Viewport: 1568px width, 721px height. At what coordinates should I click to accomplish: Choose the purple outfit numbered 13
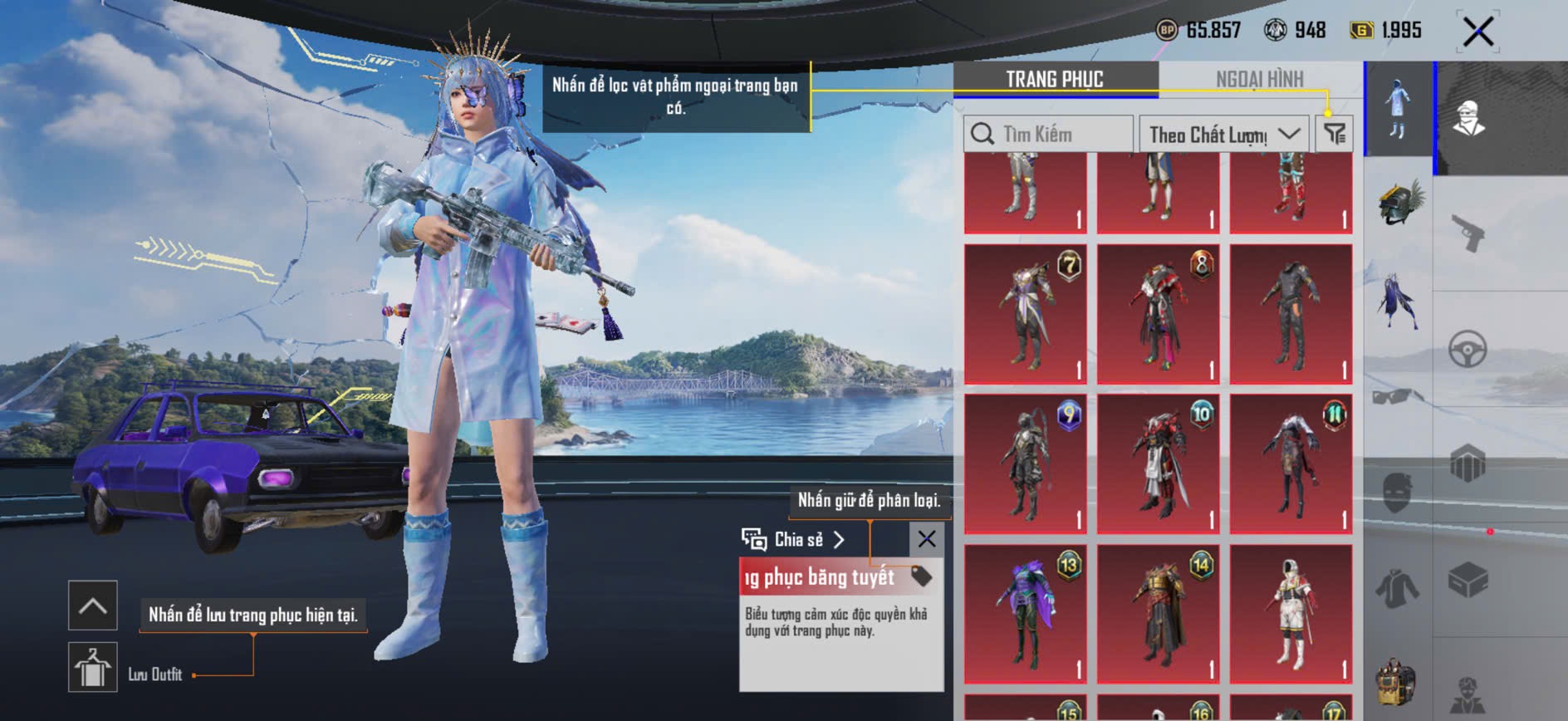[x=1026, y=614]
